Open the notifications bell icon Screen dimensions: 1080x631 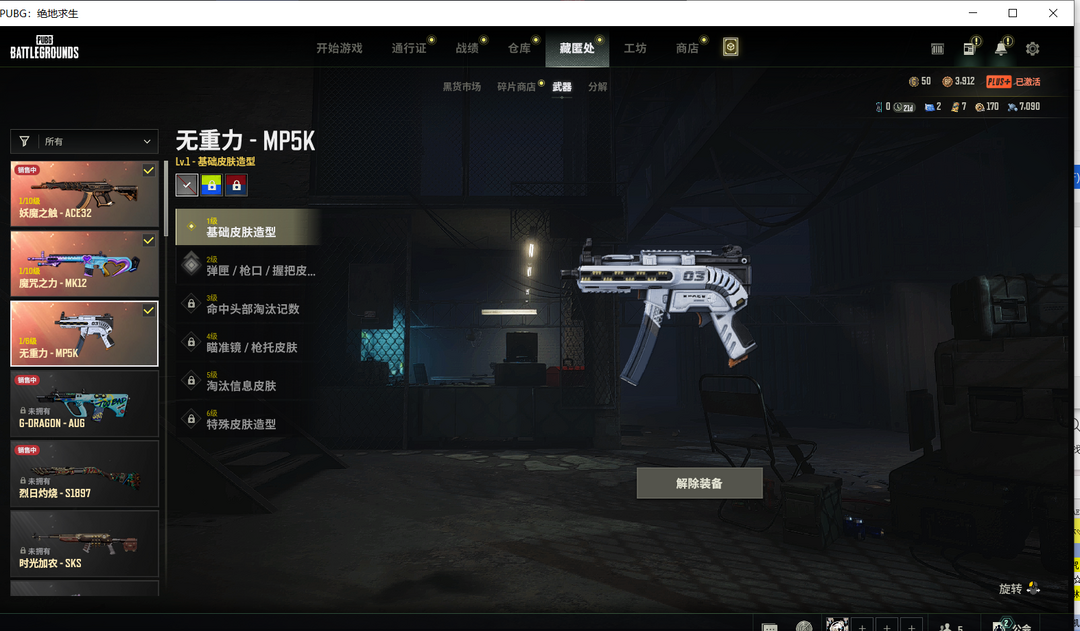point(1000,48)
